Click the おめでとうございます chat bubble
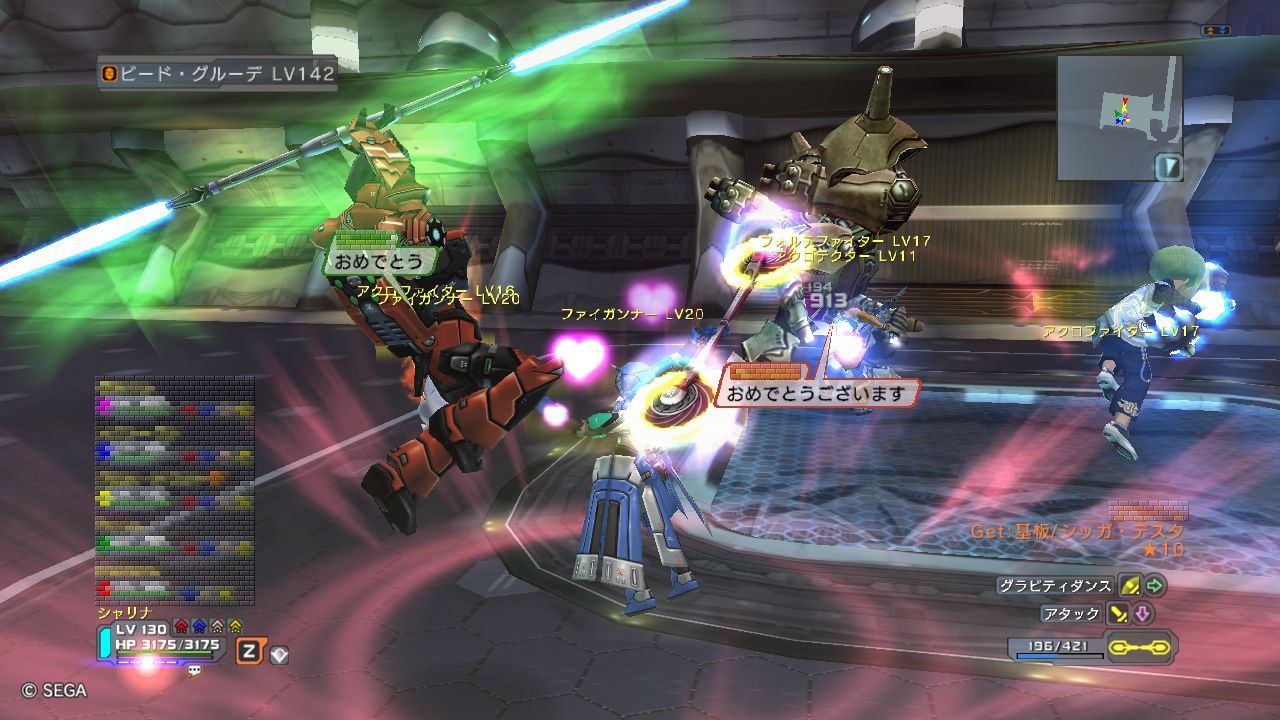 click(x=817, y=393)
